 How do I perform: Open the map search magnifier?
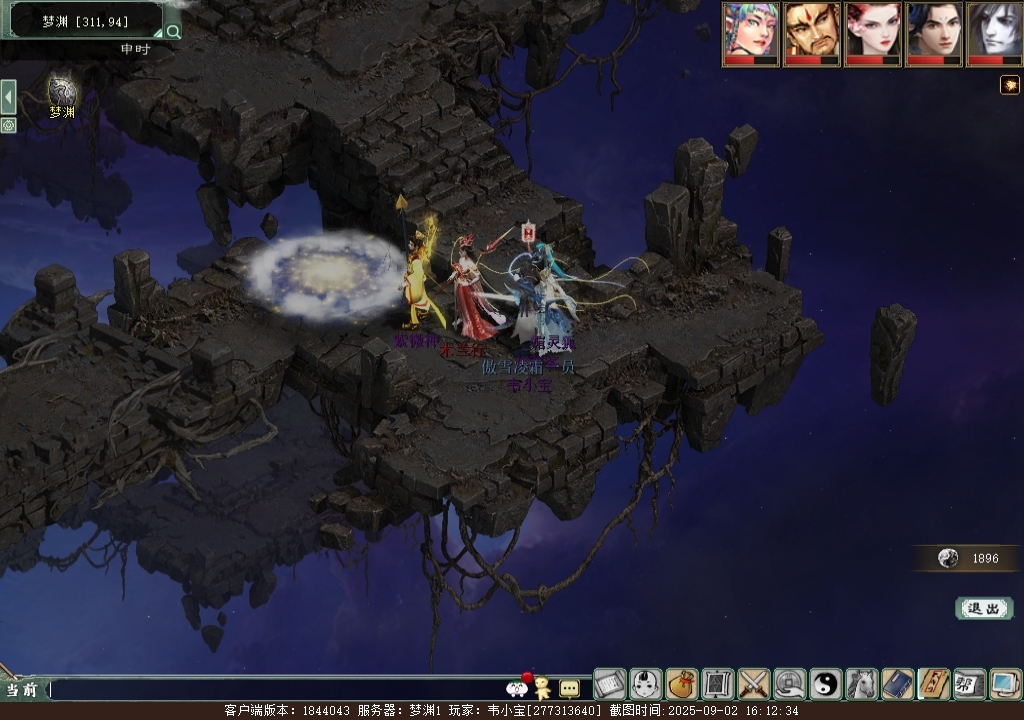(x=173, y=31)
